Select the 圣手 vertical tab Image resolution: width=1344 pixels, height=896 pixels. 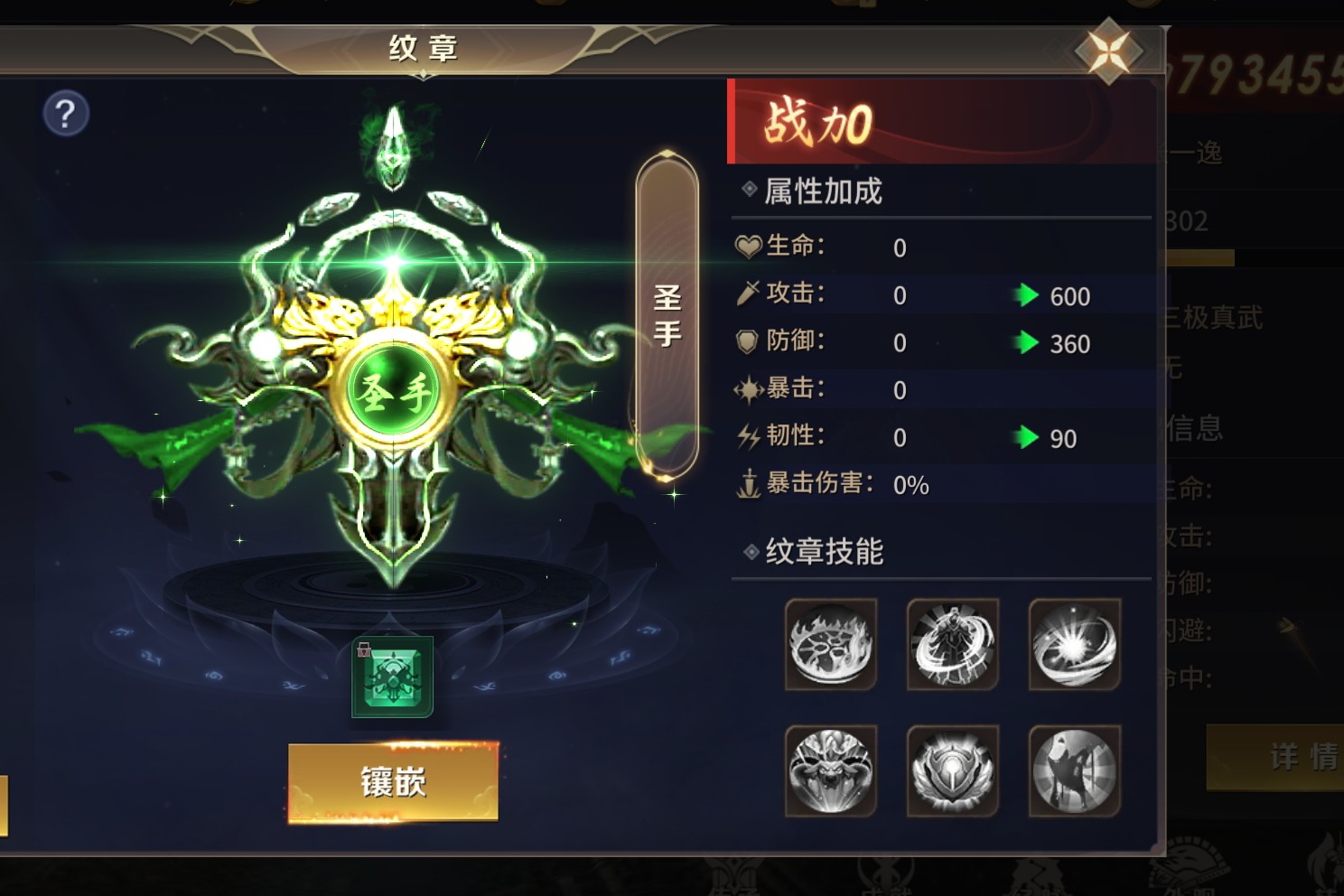pos(667,316)
